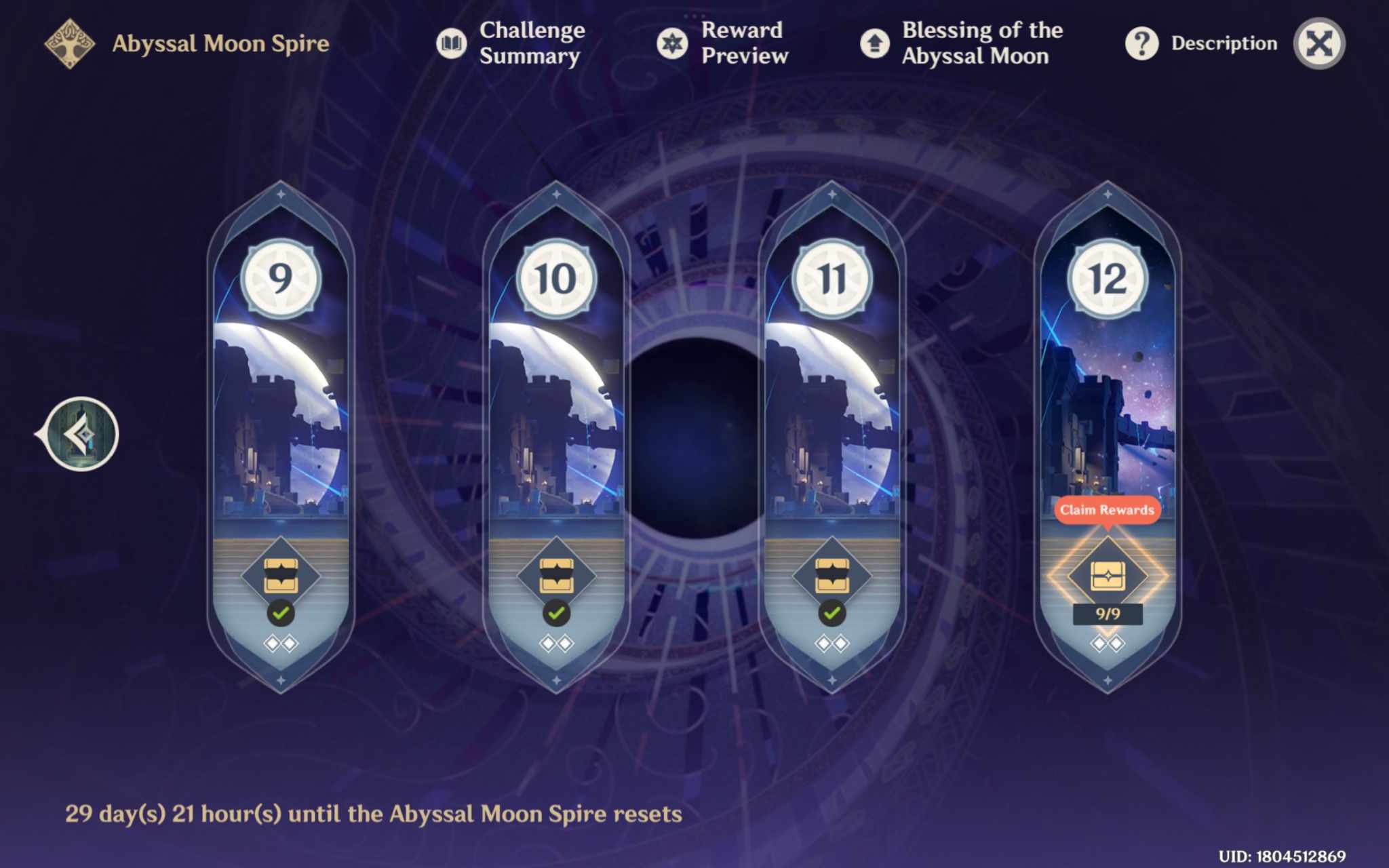Click the 9/9 star progress indicator
Screen dimensions: 1389x868
1107,613
